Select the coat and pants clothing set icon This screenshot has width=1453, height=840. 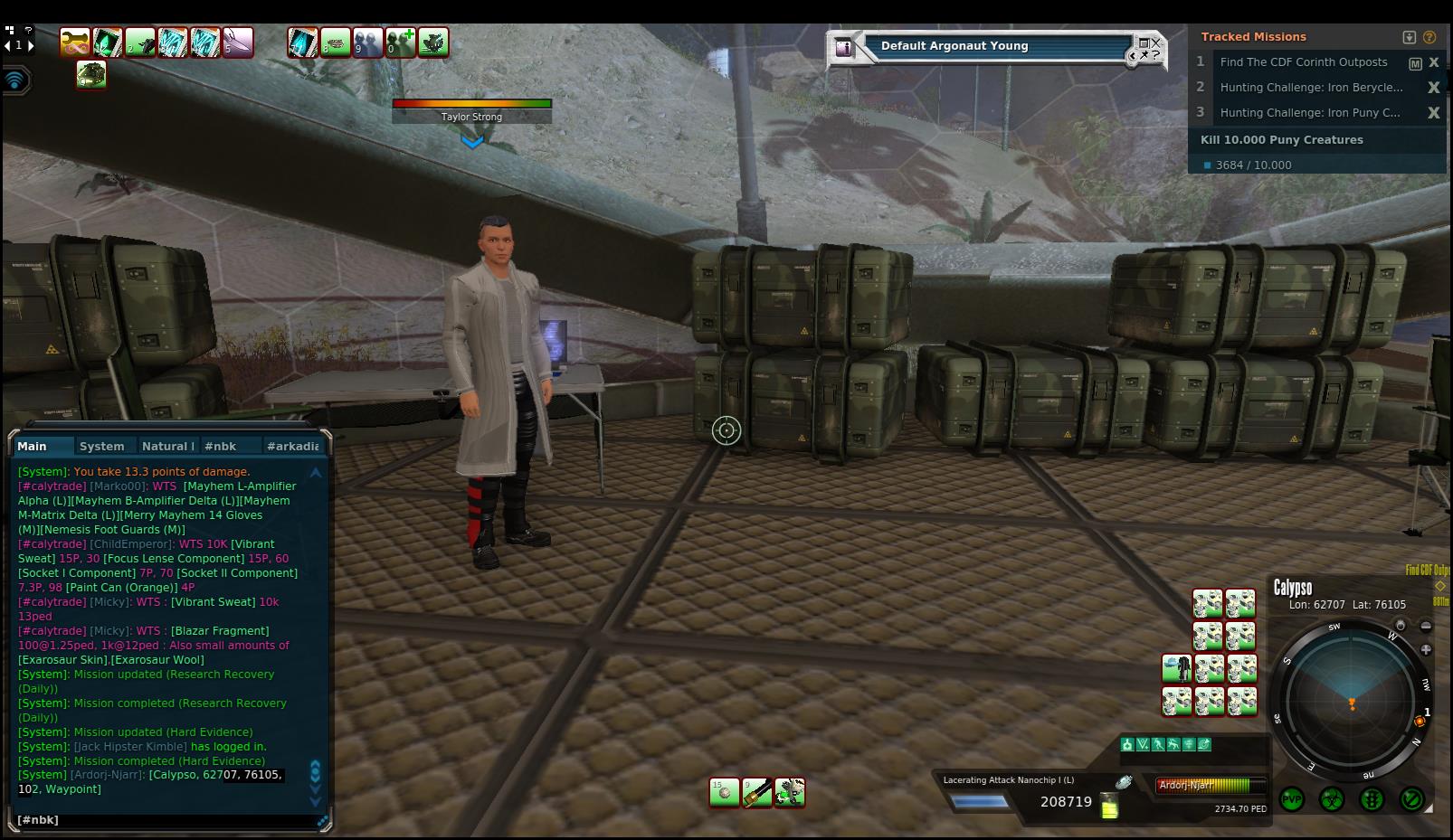pos(1176,668)
